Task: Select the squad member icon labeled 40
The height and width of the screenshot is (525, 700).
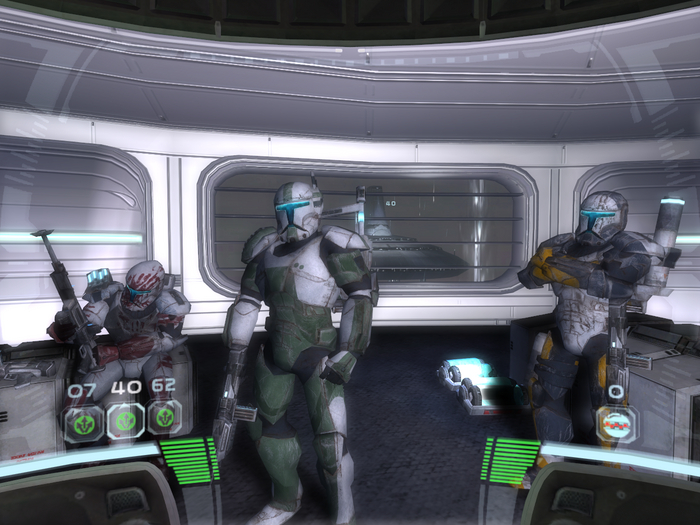Action: point(125,421)
